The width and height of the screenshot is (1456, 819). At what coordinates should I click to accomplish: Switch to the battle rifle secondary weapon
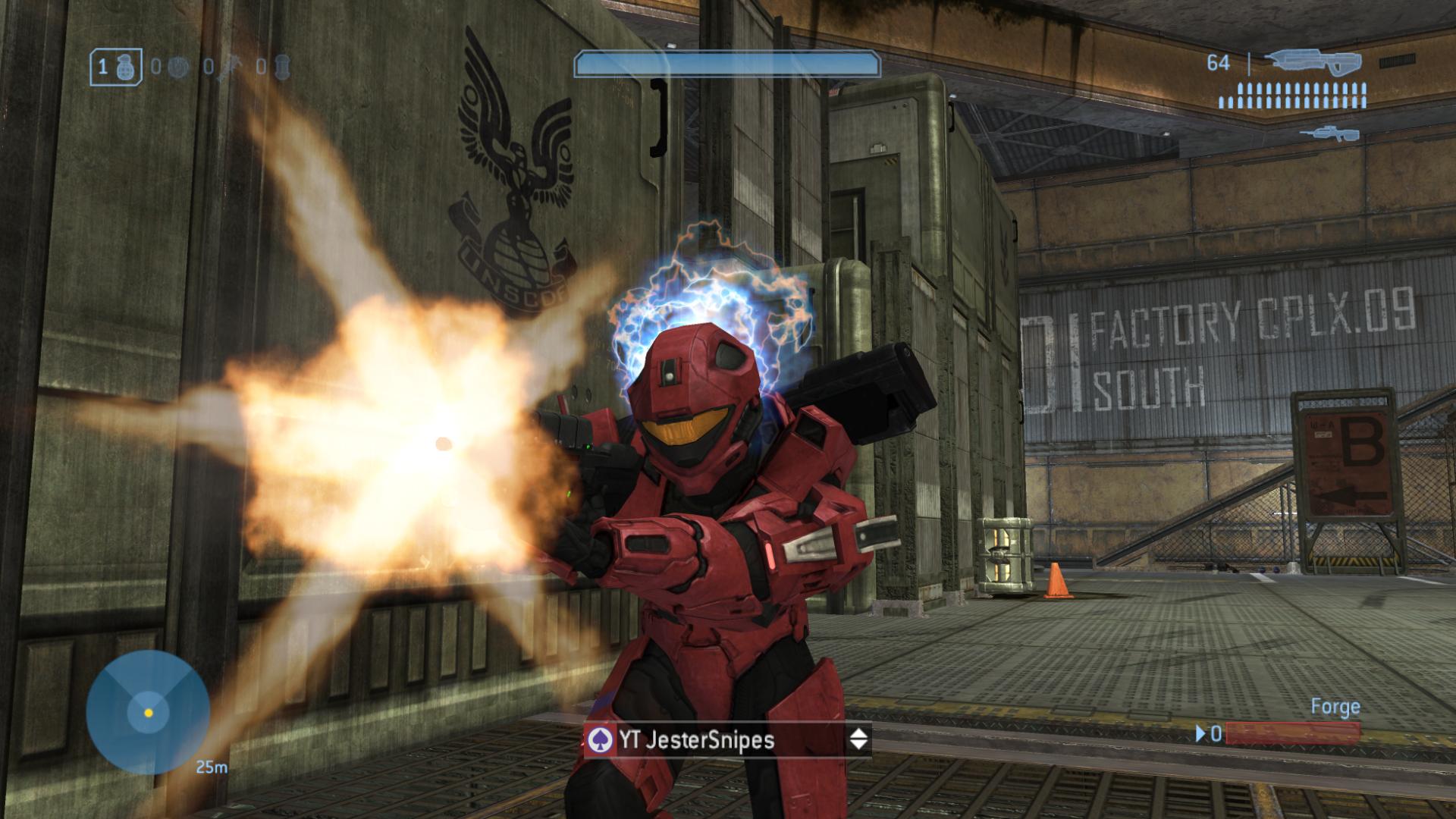coord(1329,134)
